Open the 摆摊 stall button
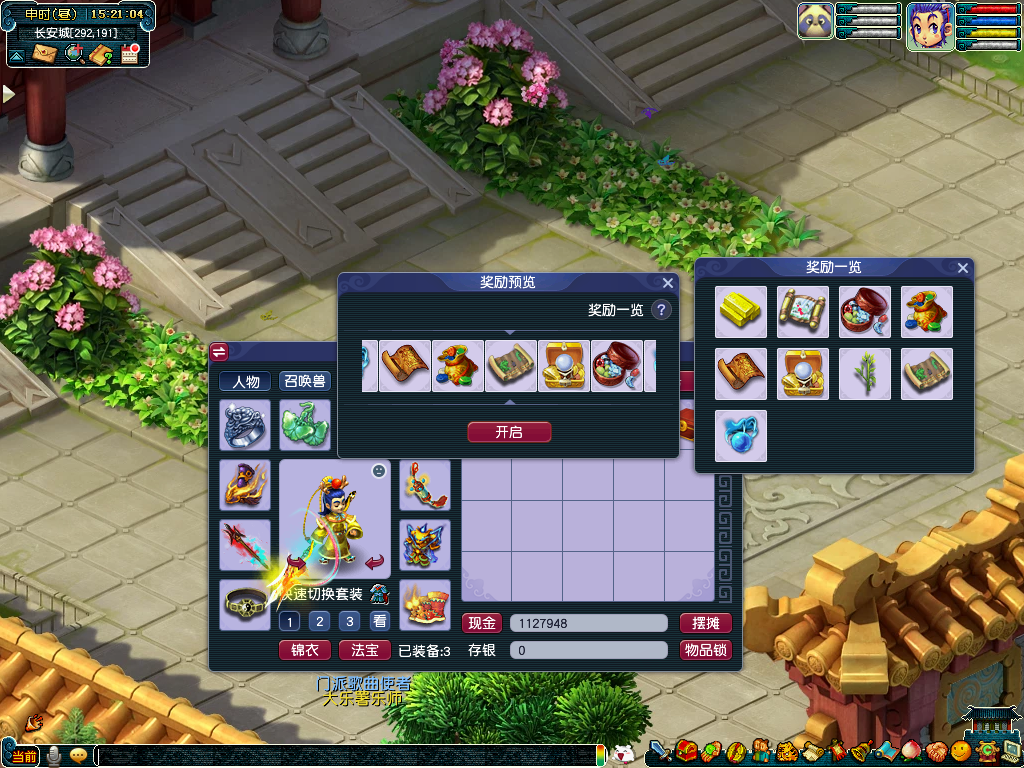 [x=706, y=623]
